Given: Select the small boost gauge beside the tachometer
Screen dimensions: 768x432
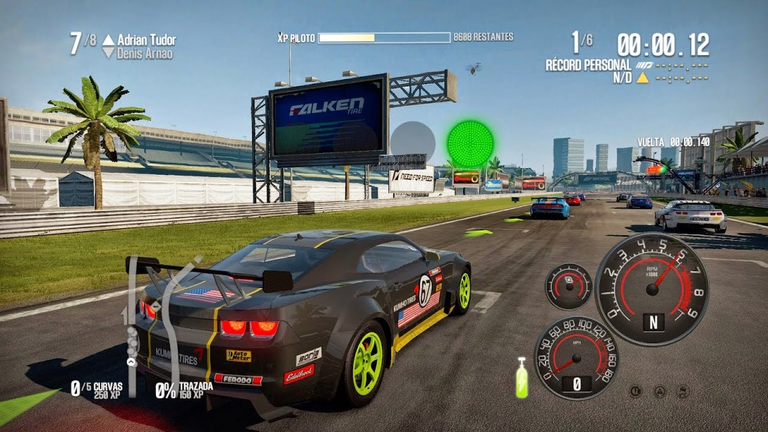Looking at the screenshot, I should [x=568, y=286].
